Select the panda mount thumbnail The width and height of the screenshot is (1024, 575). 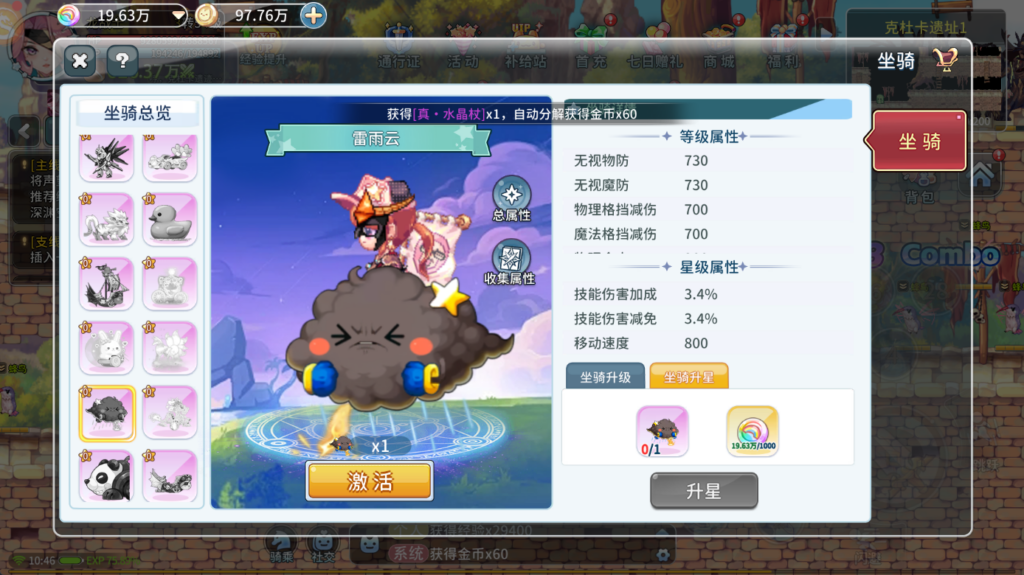tap(107, 476)
